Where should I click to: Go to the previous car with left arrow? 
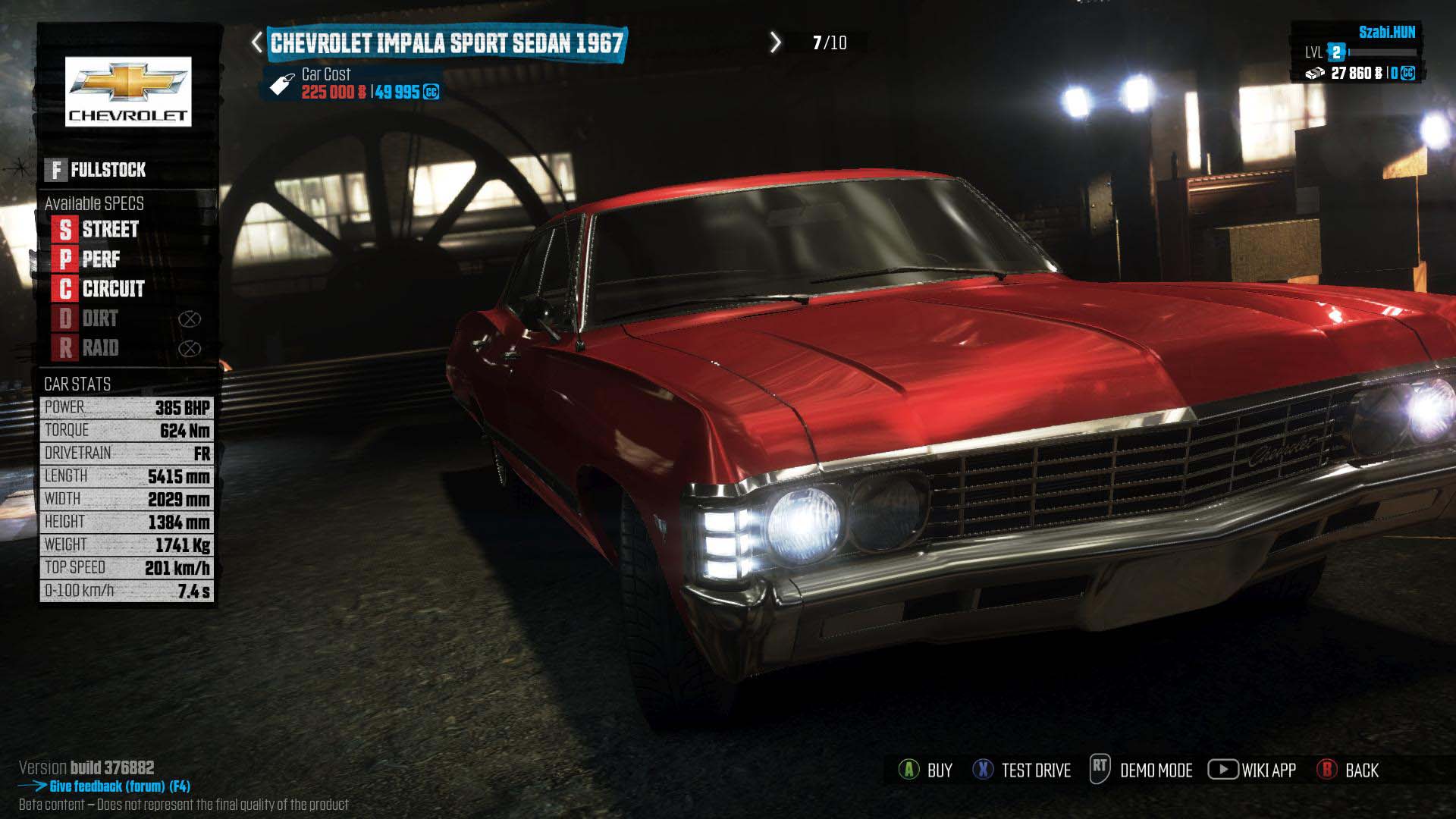coord(257,42)
